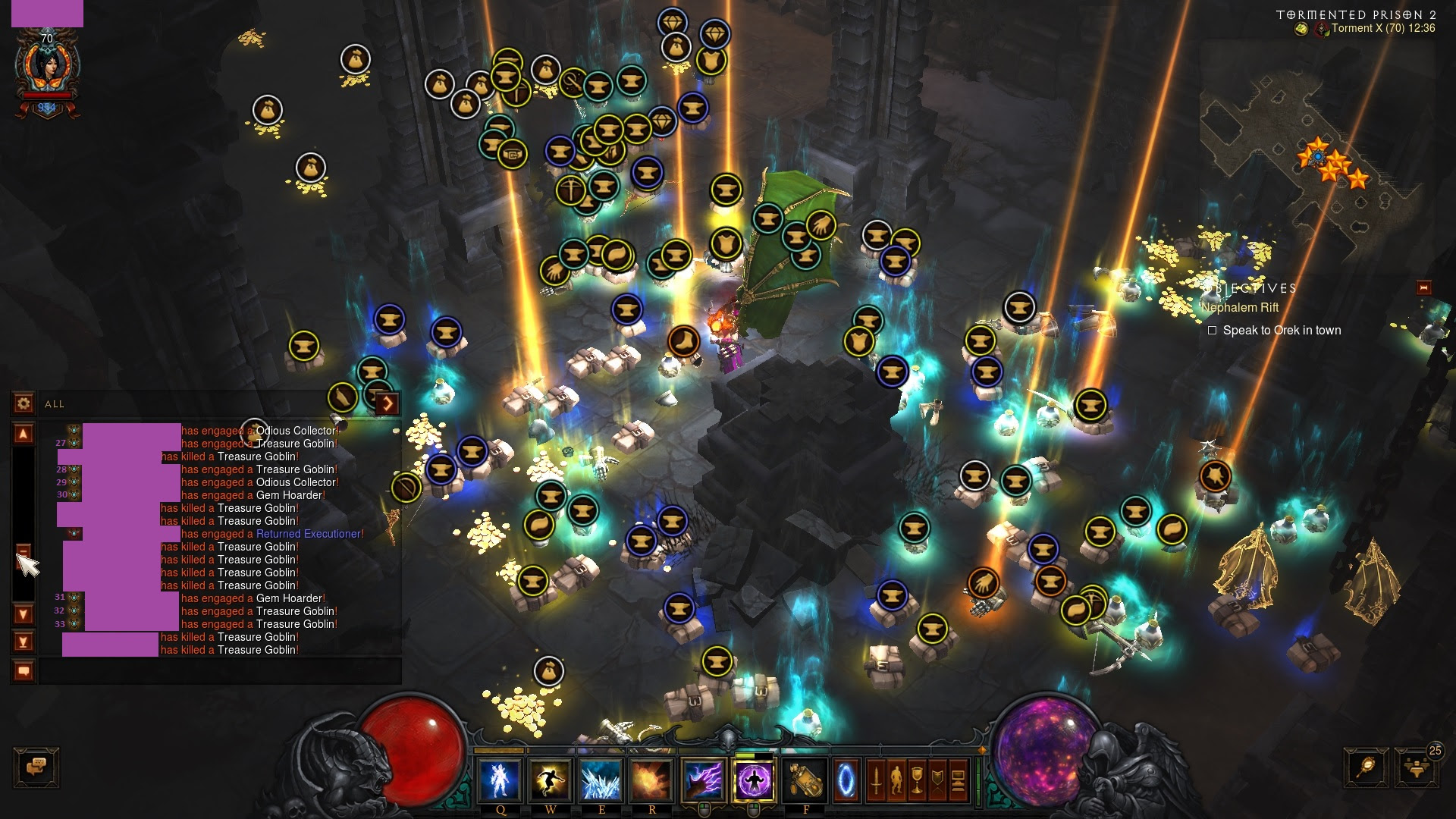Image resolution: width=1456 pixels, height=819 pixels.
Task: Click the chat message input field
Action: click(220, 671)
